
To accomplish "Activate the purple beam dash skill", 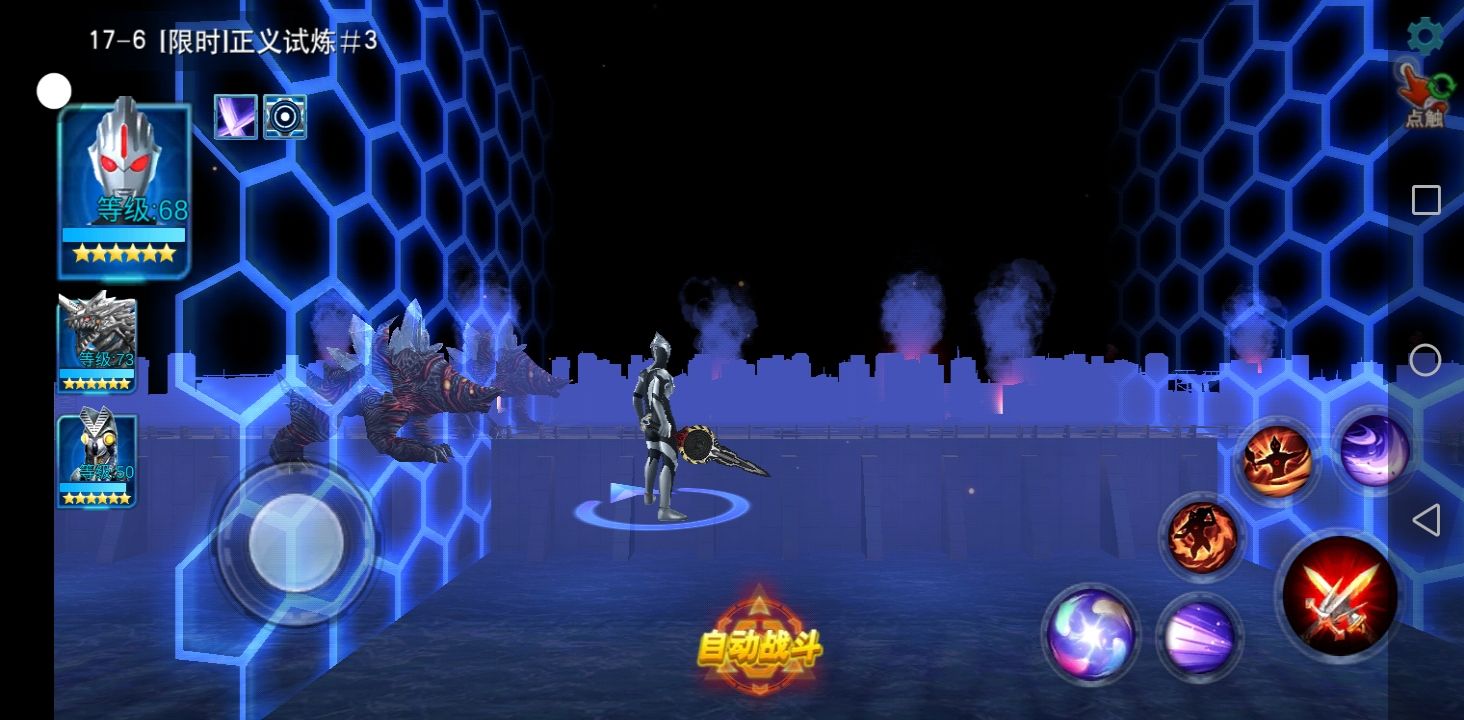I will point(1200,637).
